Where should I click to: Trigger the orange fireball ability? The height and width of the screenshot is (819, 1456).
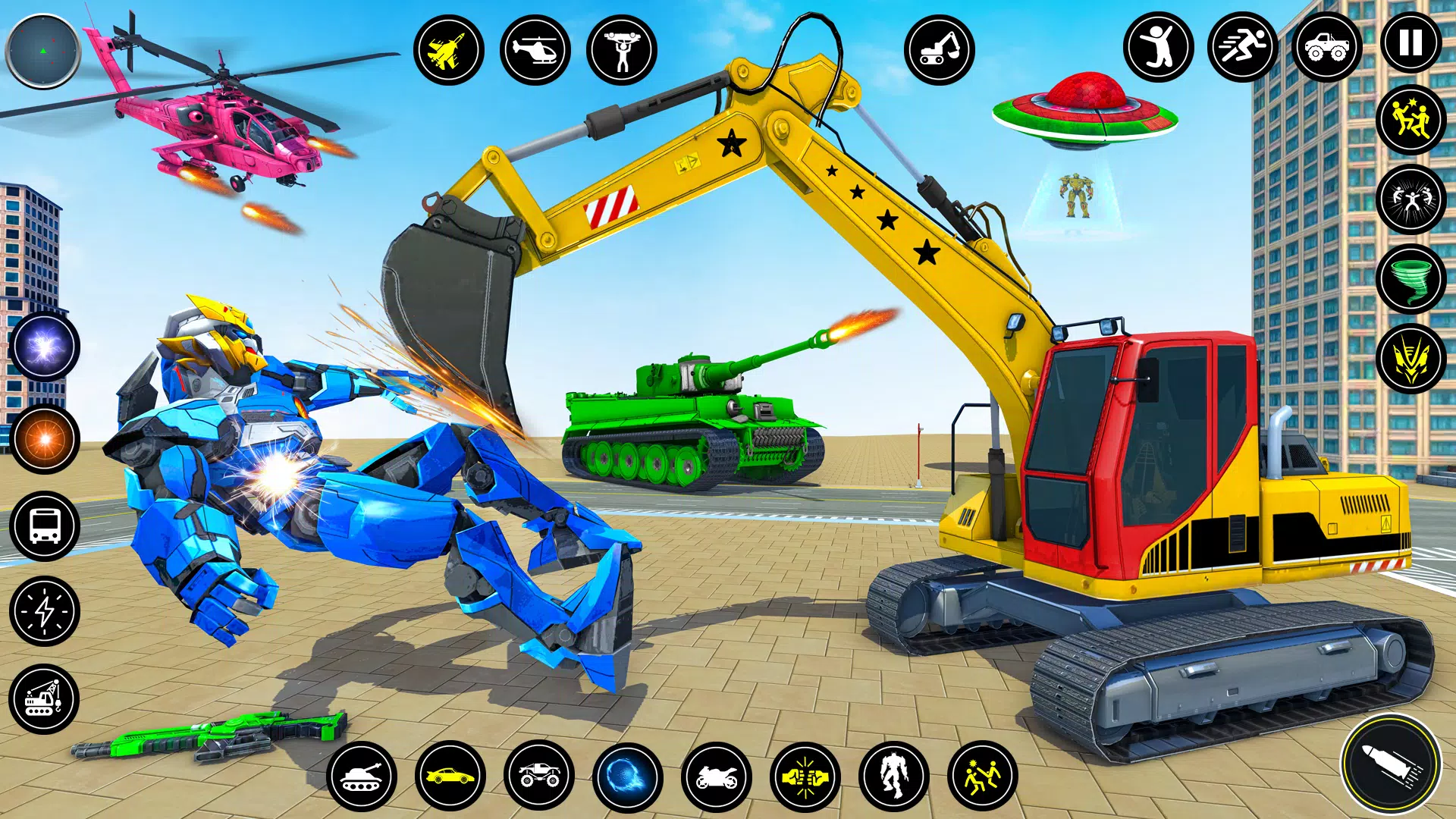(45, 438)
